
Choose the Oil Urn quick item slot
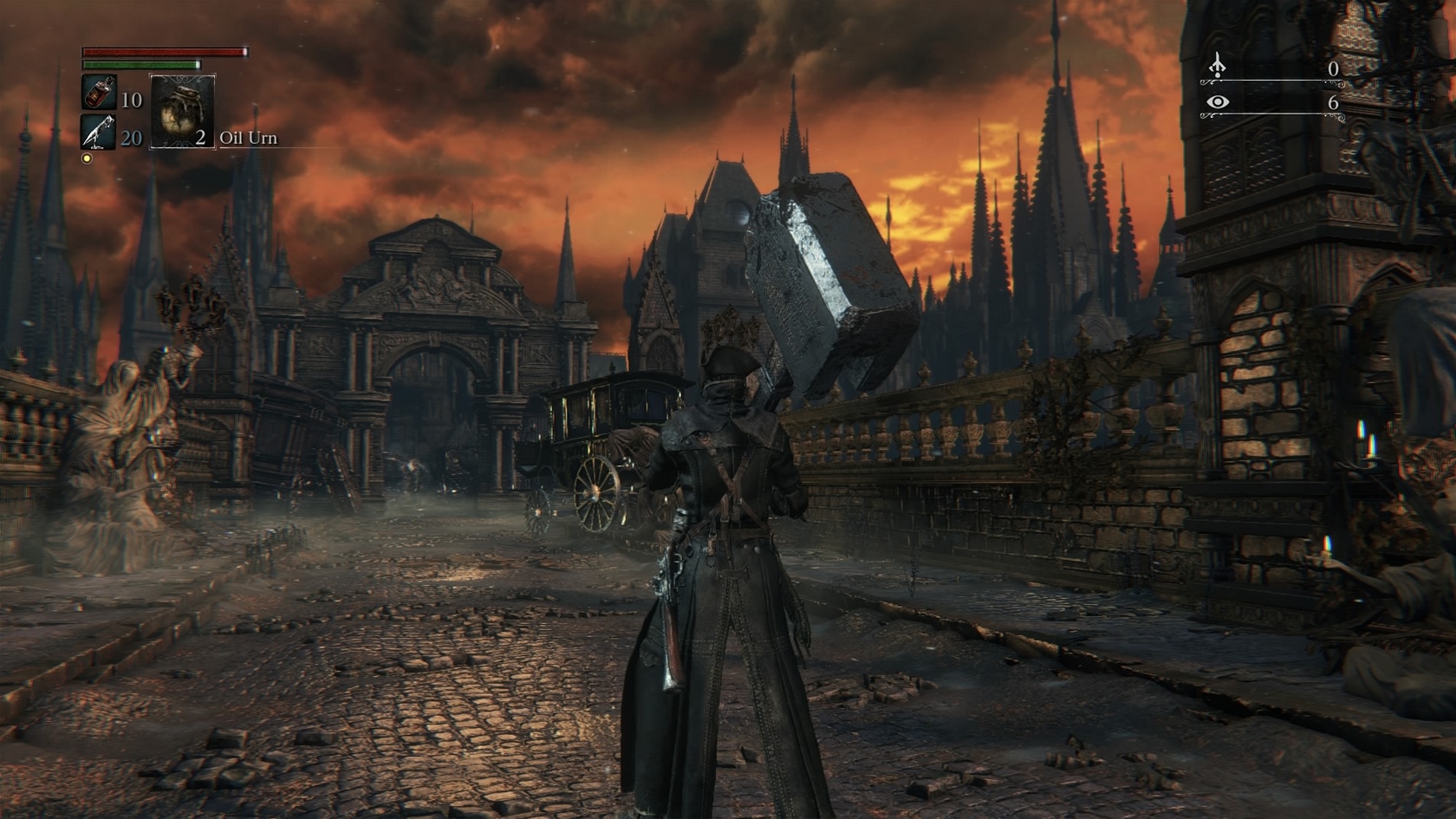182,112
